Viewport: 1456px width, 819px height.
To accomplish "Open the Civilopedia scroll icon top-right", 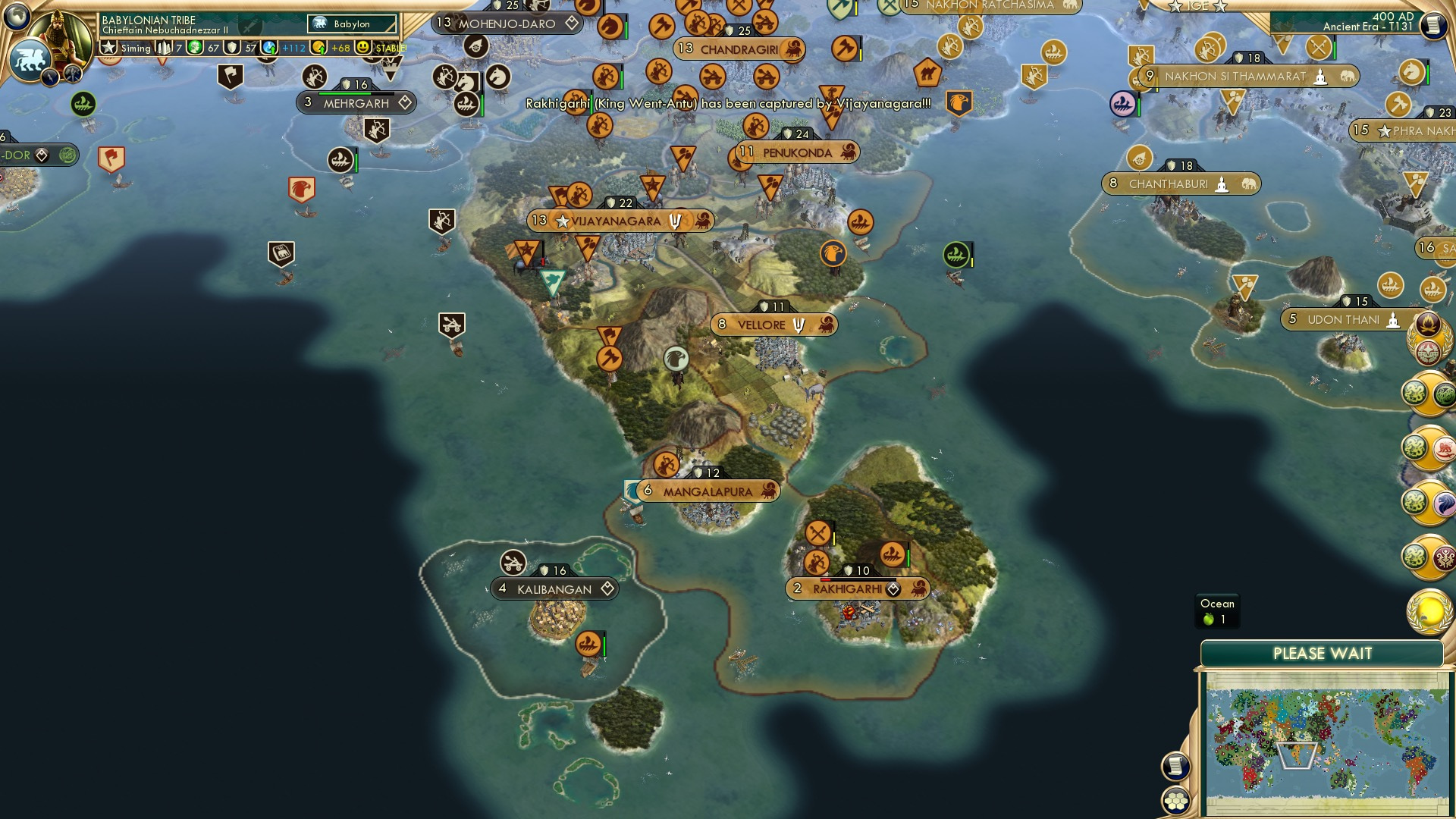I will click(1433, 23).
